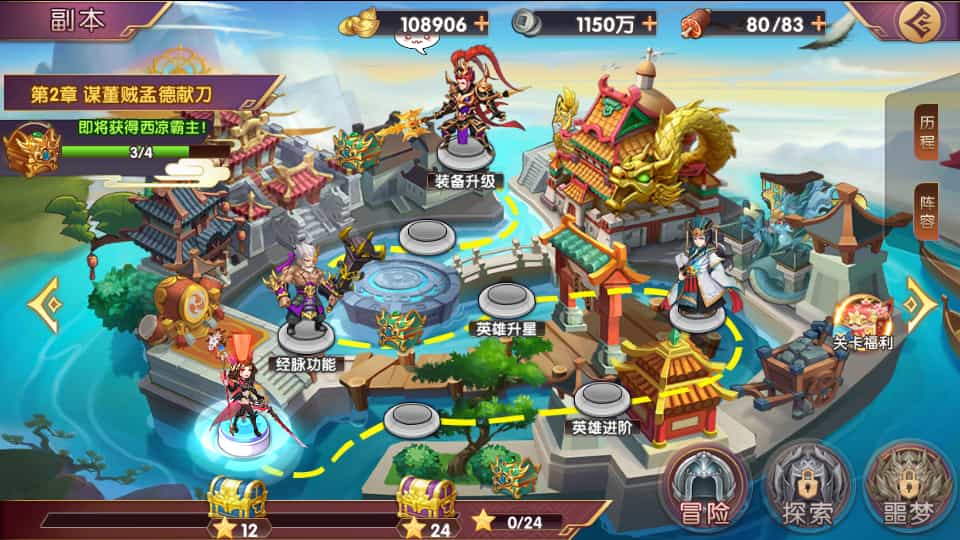Open the 12-star treasure chest reward
Viewport: 960px width, 540px height.
pos(236,498)
